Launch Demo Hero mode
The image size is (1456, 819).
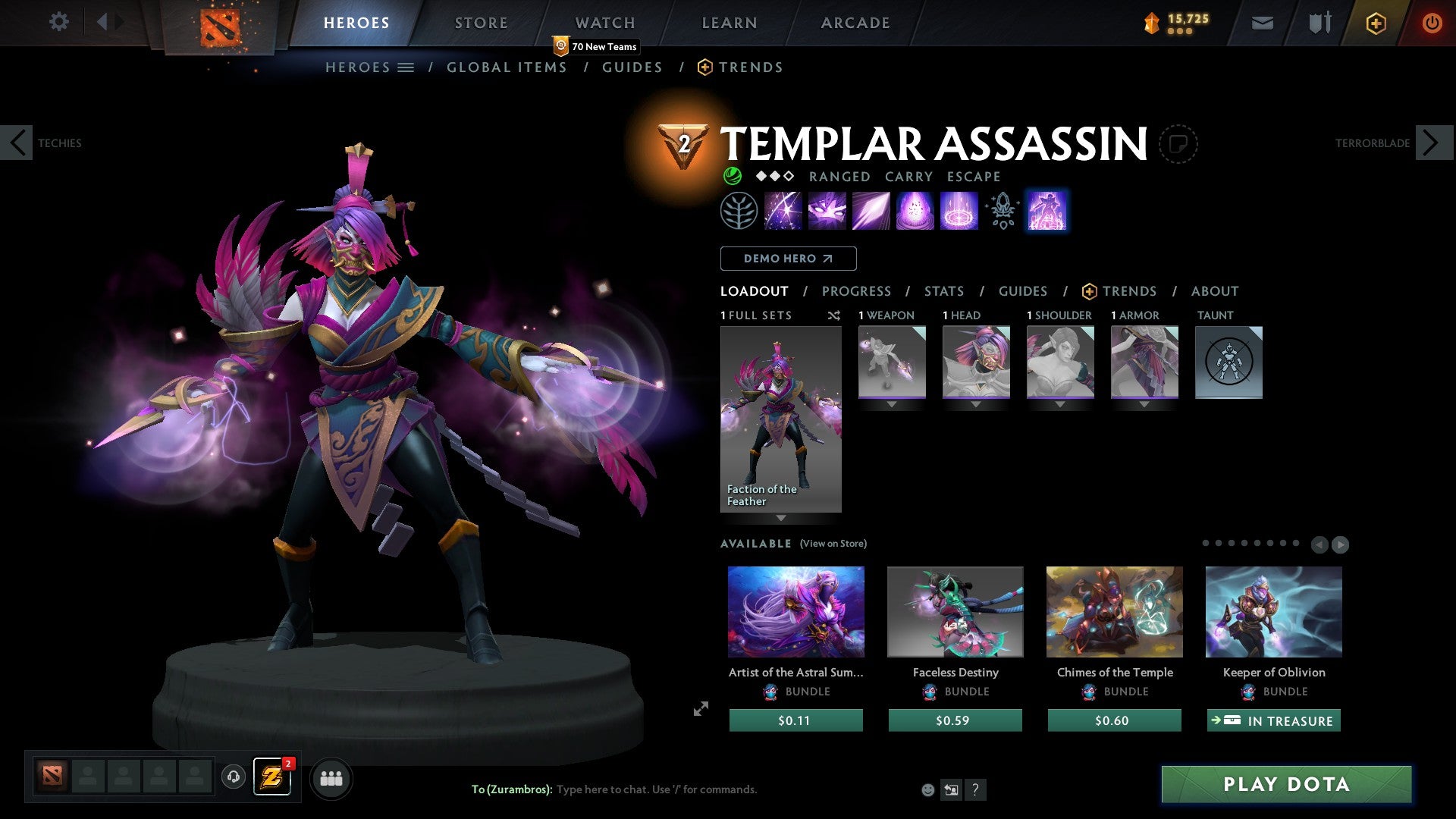click(788, 259)
